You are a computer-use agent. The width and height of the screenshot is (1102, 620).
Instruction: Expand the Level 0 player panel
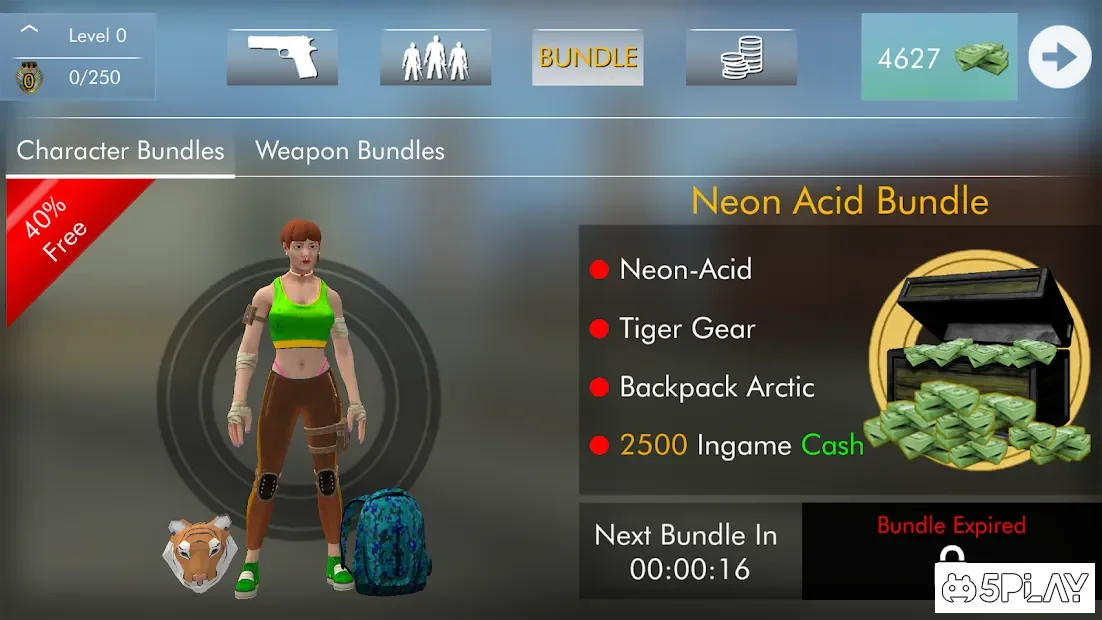pos(30,32)
